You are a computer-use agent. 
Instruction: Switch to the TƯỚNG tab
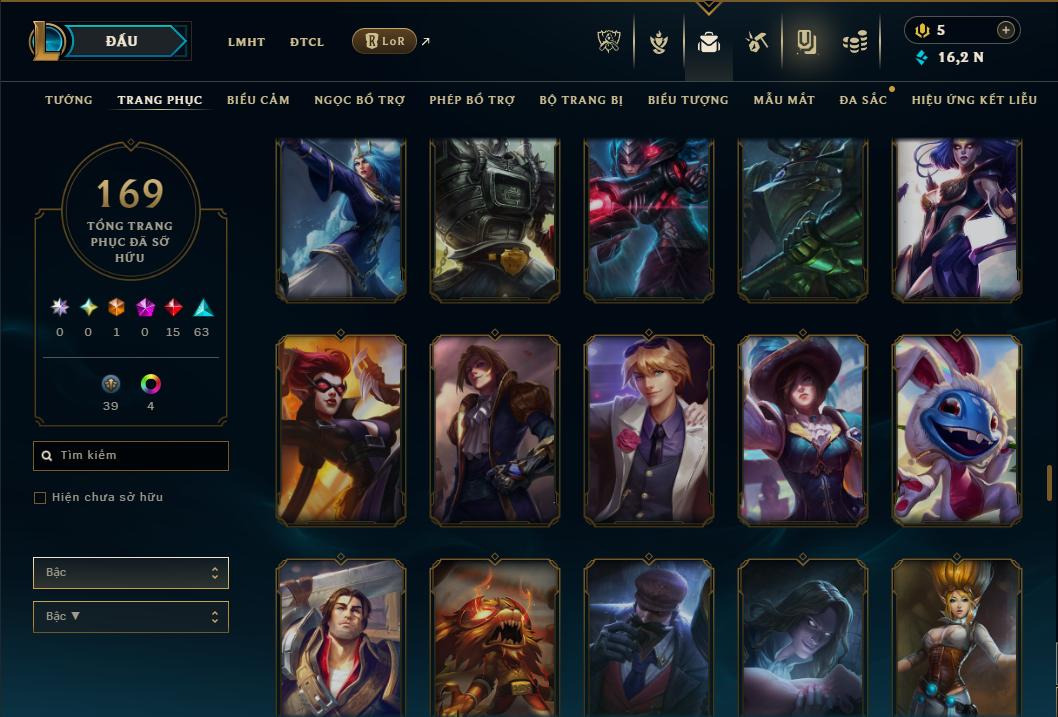click(69, 100)
